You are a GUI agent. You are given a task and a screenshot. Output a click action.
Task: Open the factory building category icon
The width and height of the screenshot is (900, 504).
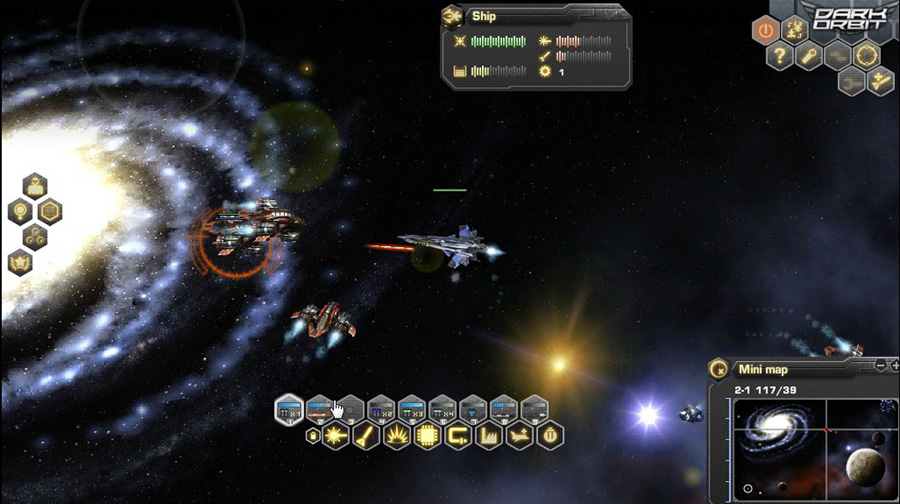coord(489,436)
